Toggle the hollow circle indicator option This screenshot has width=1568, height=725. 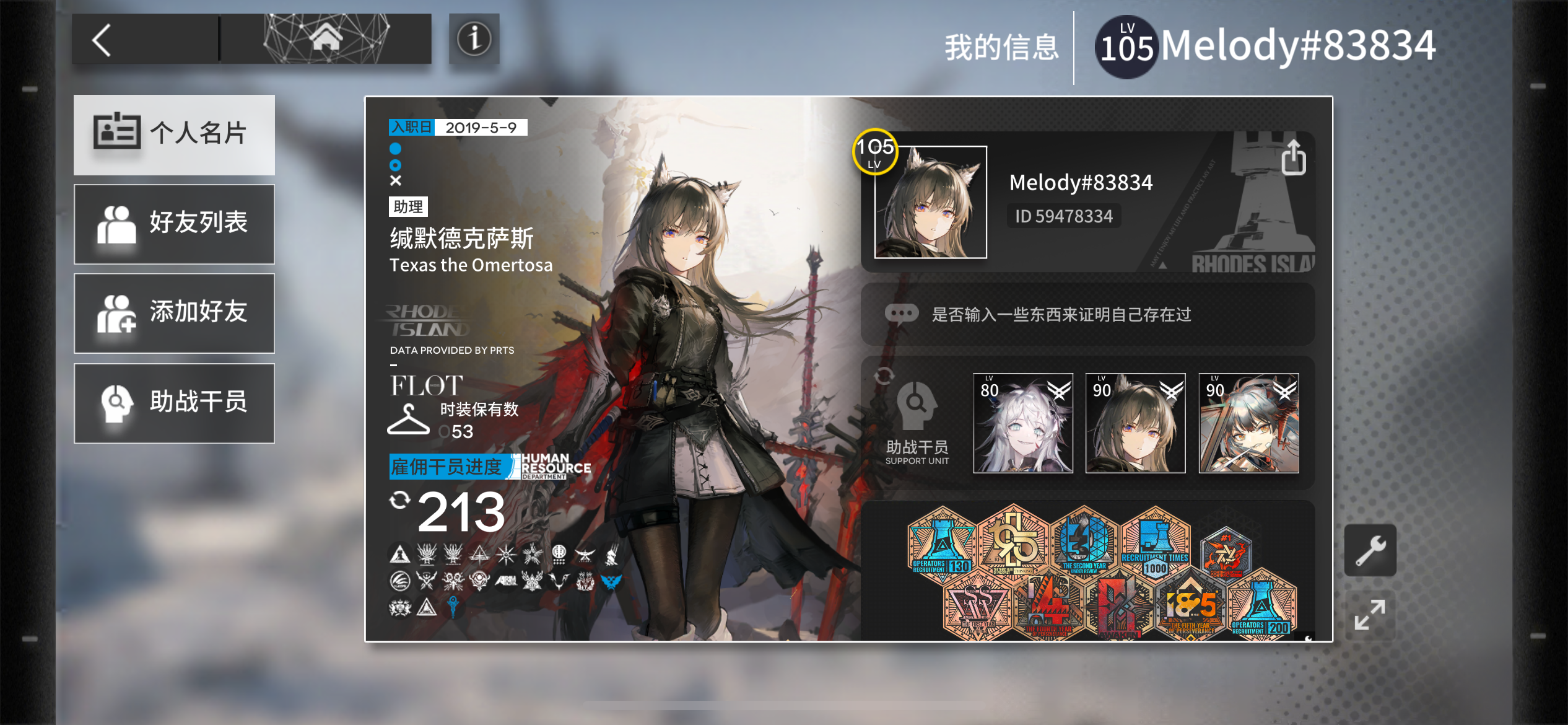pyautogui.click(x=395, y=165)
